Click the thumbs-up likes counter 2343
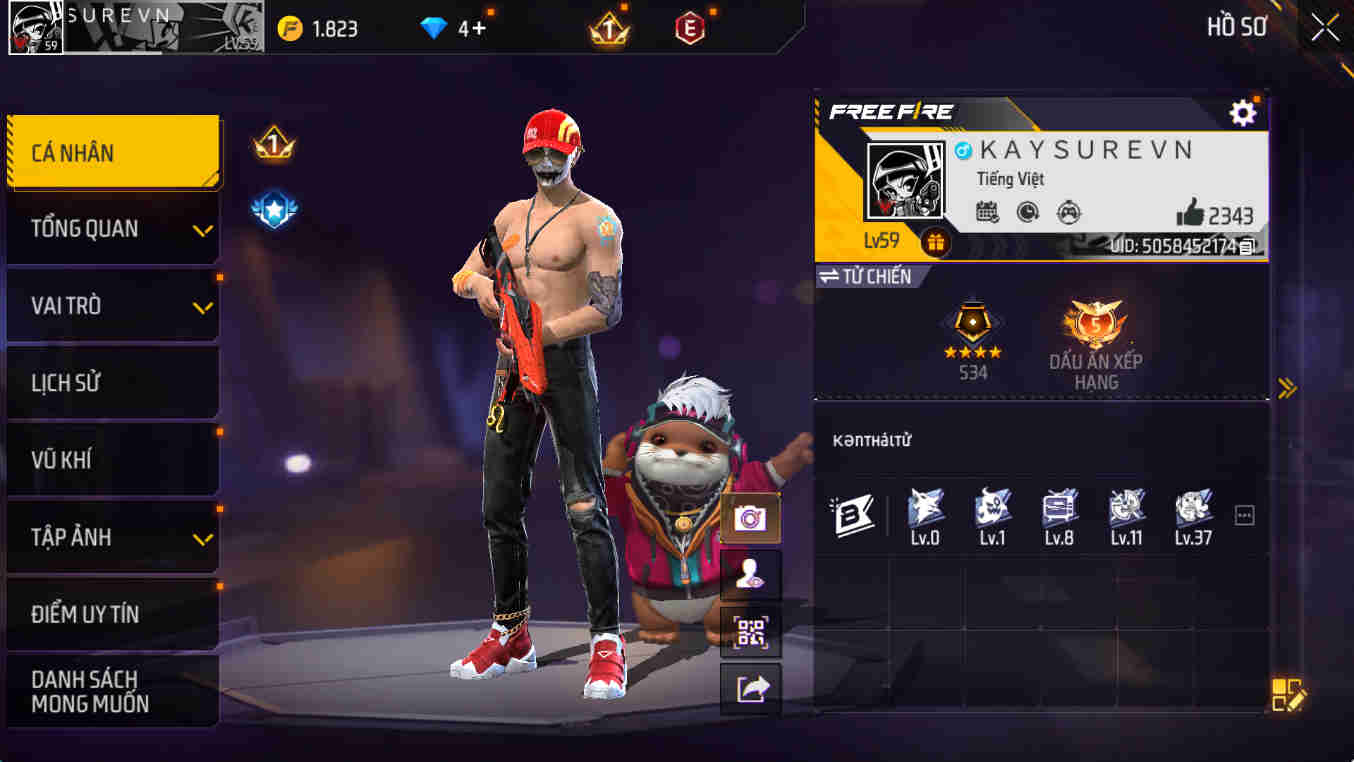 [x=1213, y=213]
